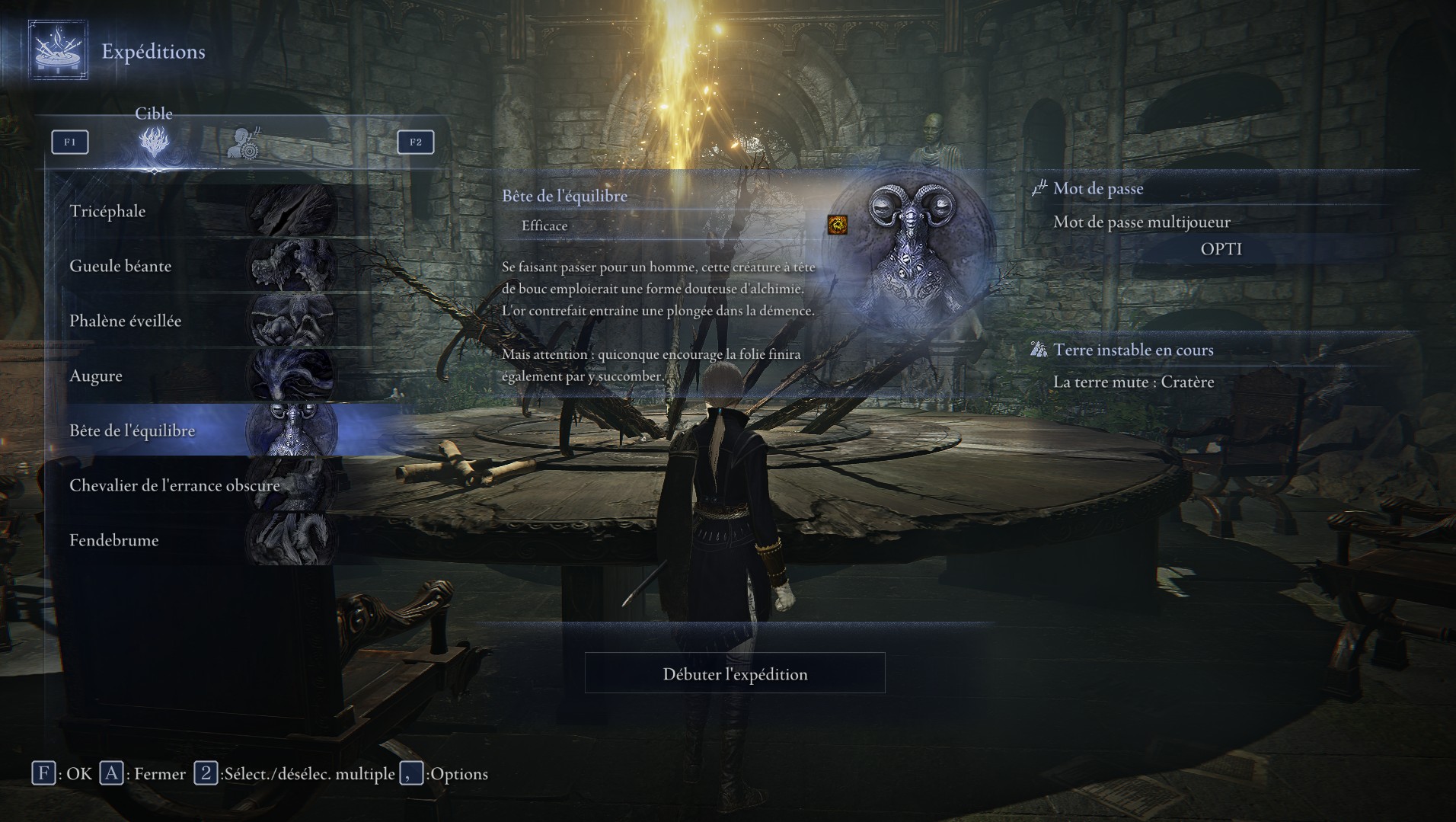Image resolution: width=1456 pixels, height=822 pixels.
Task: Open the multiplayer gear tab icon
Action: 244,145
